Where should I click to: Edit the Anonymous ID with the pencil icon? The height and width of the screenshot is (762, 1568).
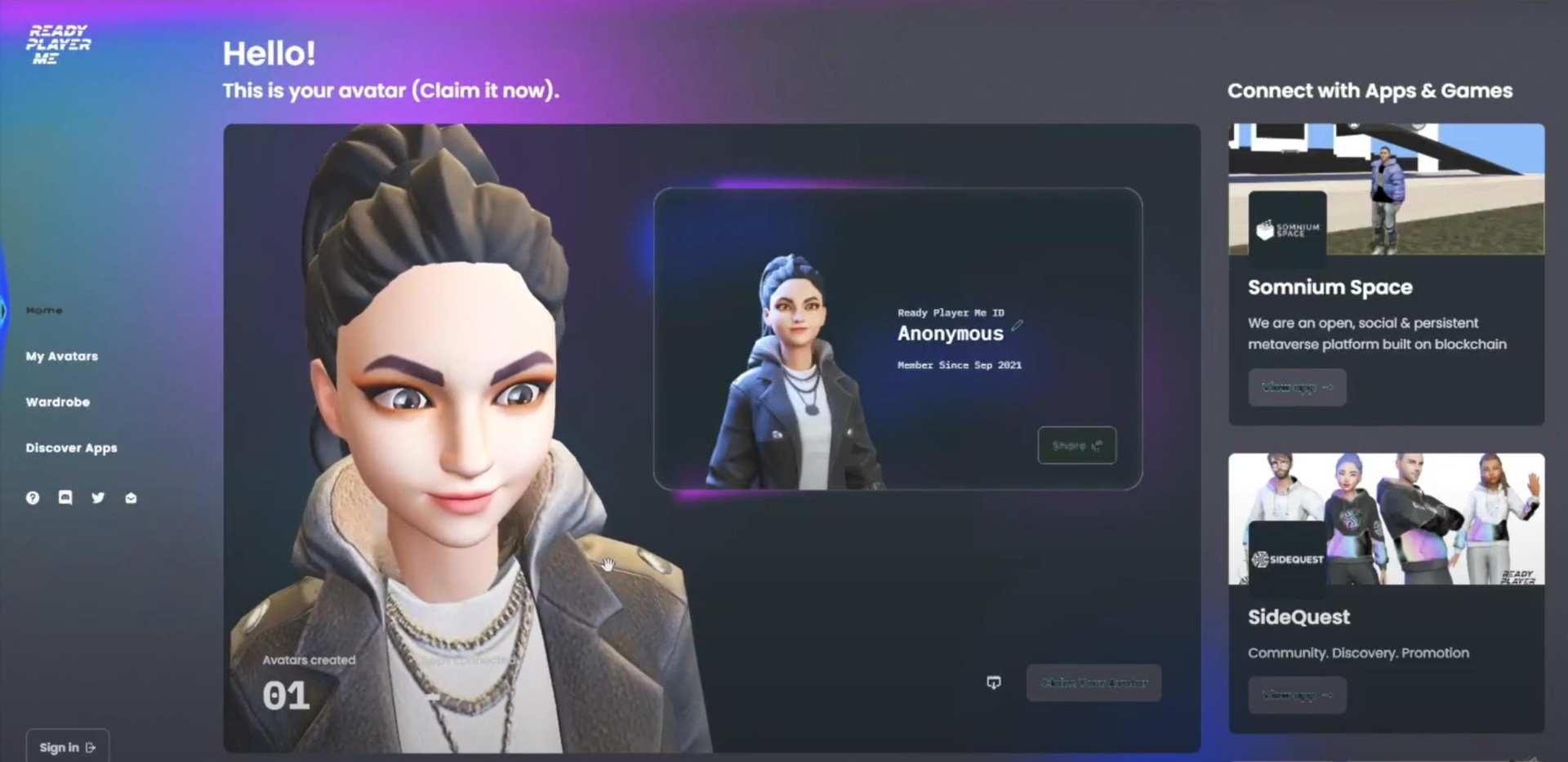[x=1017, y=325]
